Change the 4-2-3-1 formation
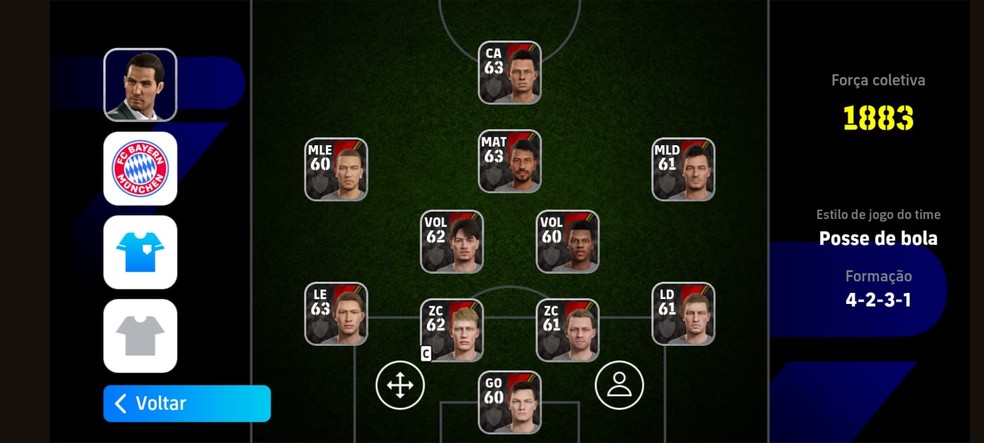 (x=878, y=299)
